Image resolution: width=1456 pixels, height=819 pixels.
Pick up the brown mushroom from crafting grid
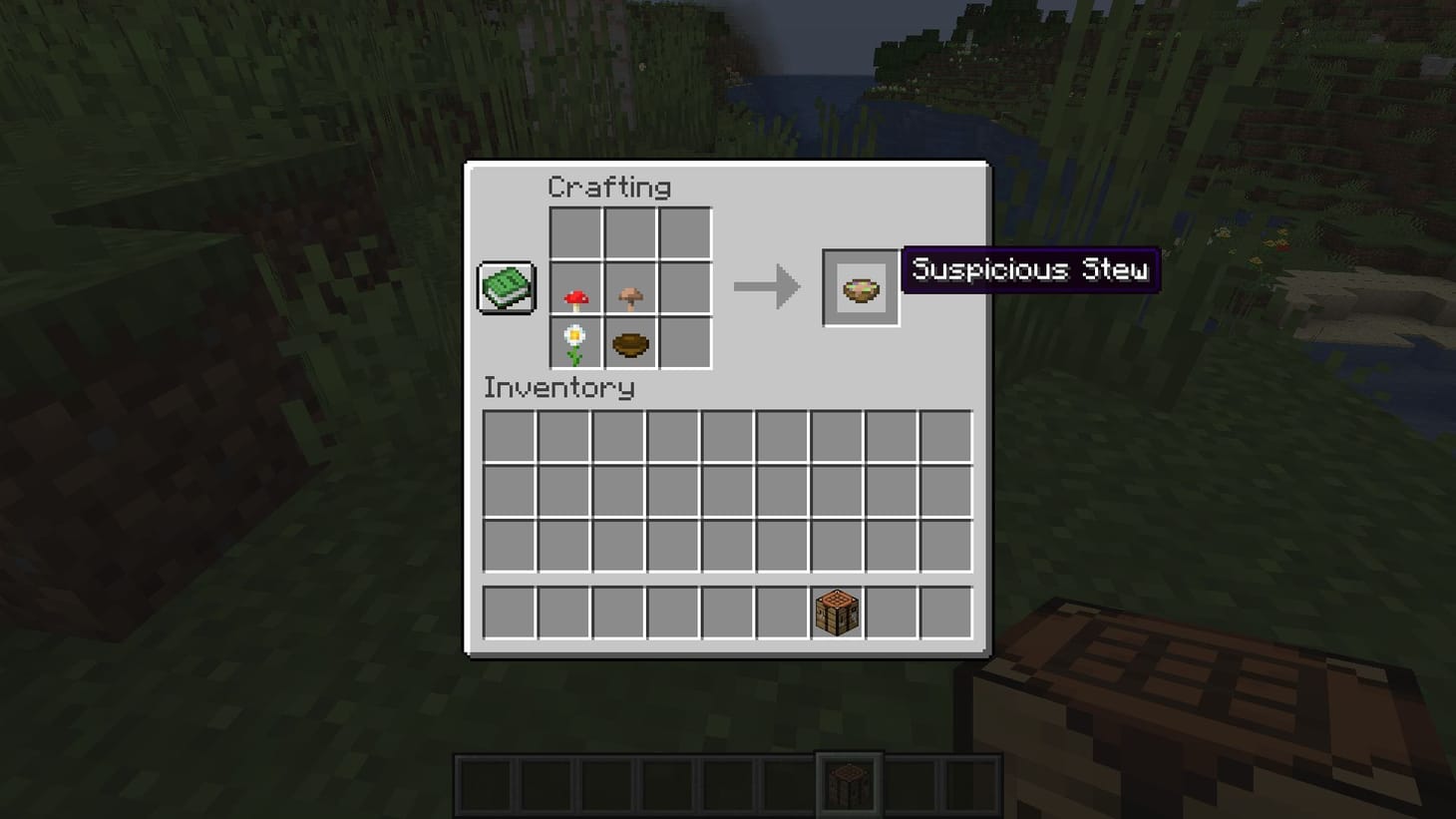click(x=631, y=286)
